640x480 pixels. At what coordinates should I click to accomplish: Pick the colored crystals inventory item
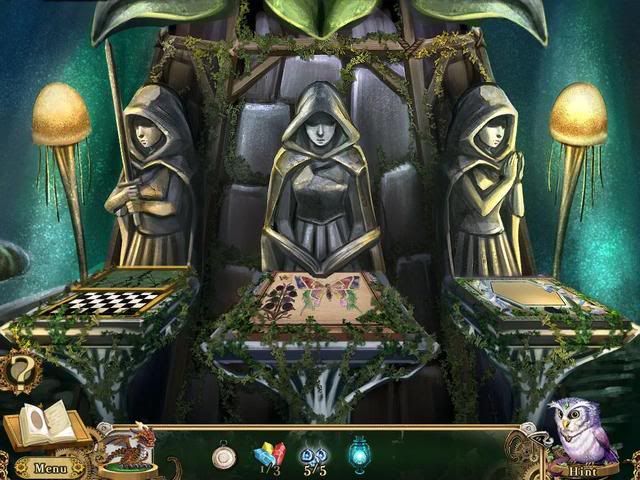coord(270,454)
